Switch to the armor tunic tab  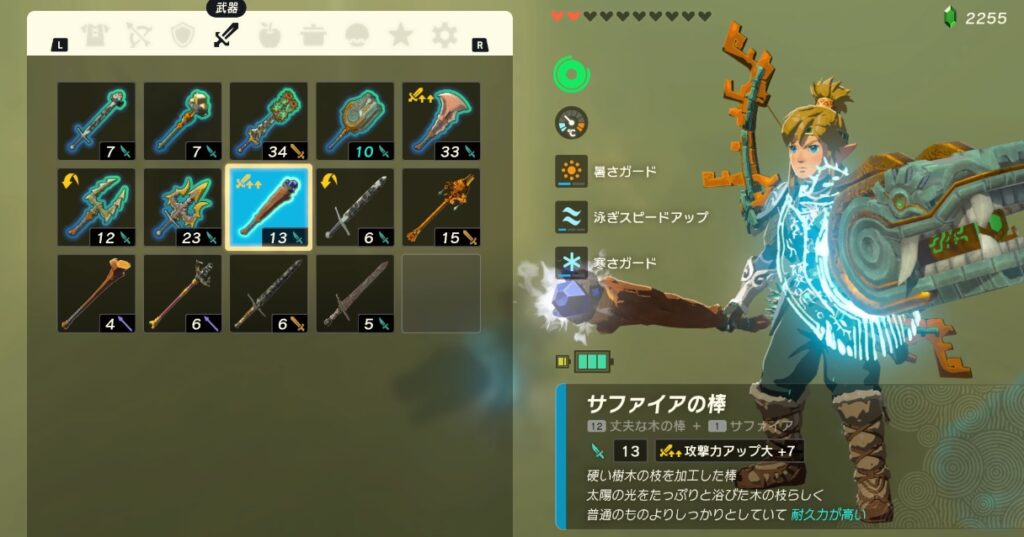click(x=95, y=36)
